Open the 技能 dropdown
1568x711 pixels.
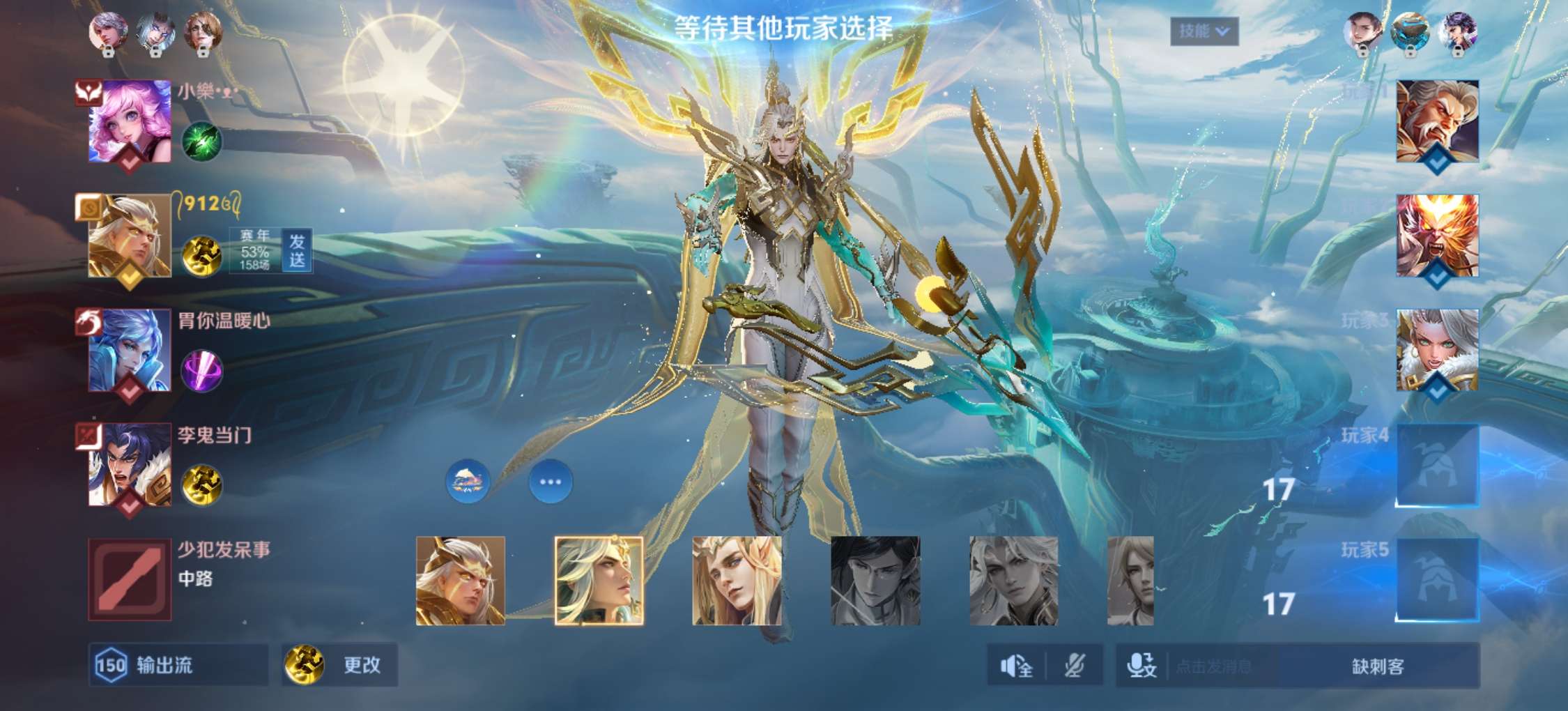(1204, 31)
